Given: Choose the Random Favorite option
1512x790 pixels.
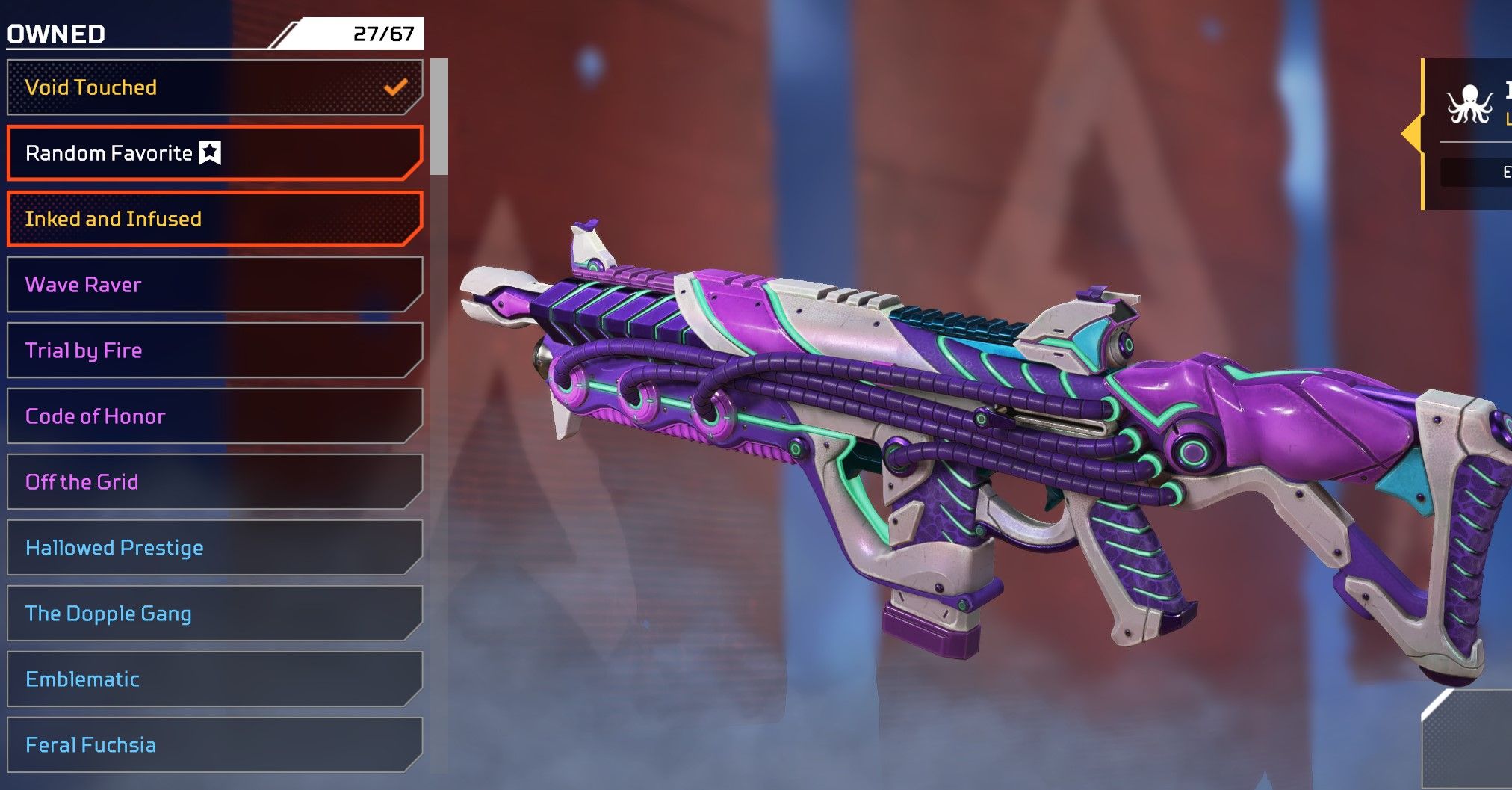Looking at the screenshot, I should click(x=214, y=153).
